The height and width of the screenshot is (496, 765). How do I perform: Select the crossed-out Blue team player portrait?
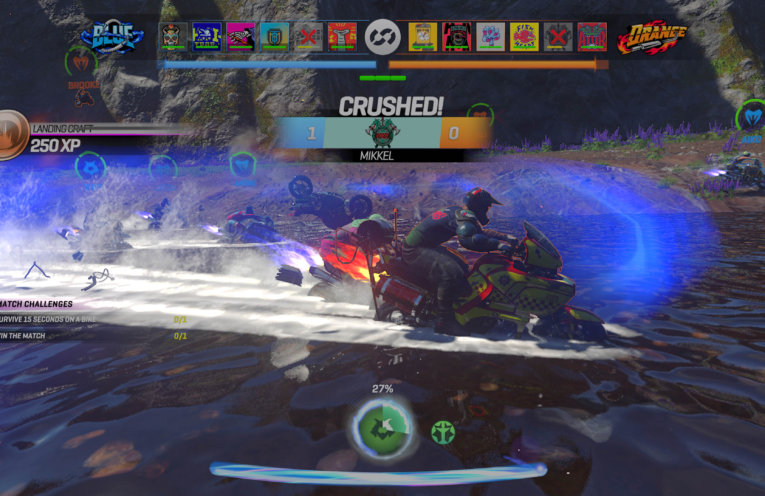[308, 37]
